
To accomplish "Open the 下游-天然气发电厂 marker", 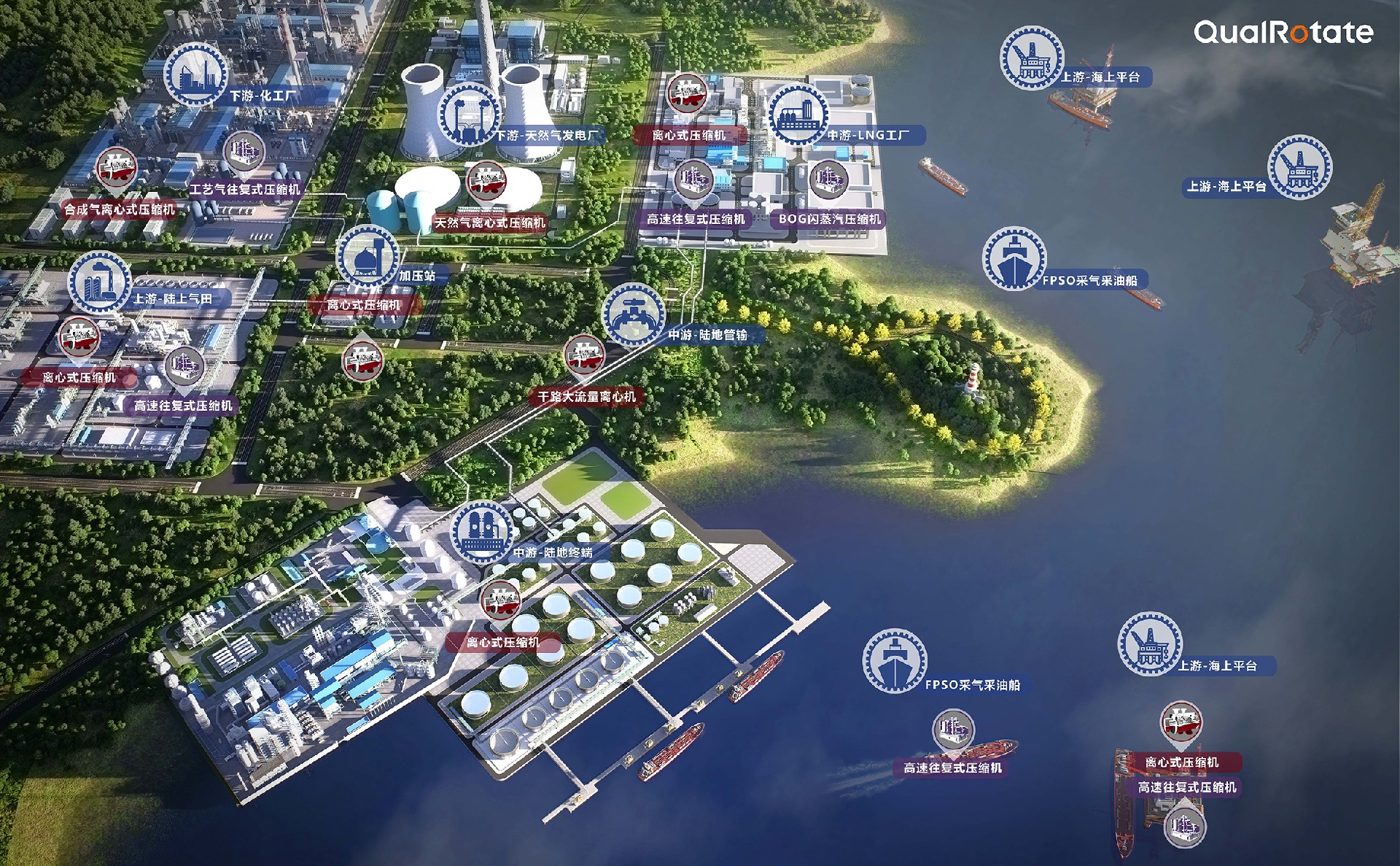I will pos(470,114).
